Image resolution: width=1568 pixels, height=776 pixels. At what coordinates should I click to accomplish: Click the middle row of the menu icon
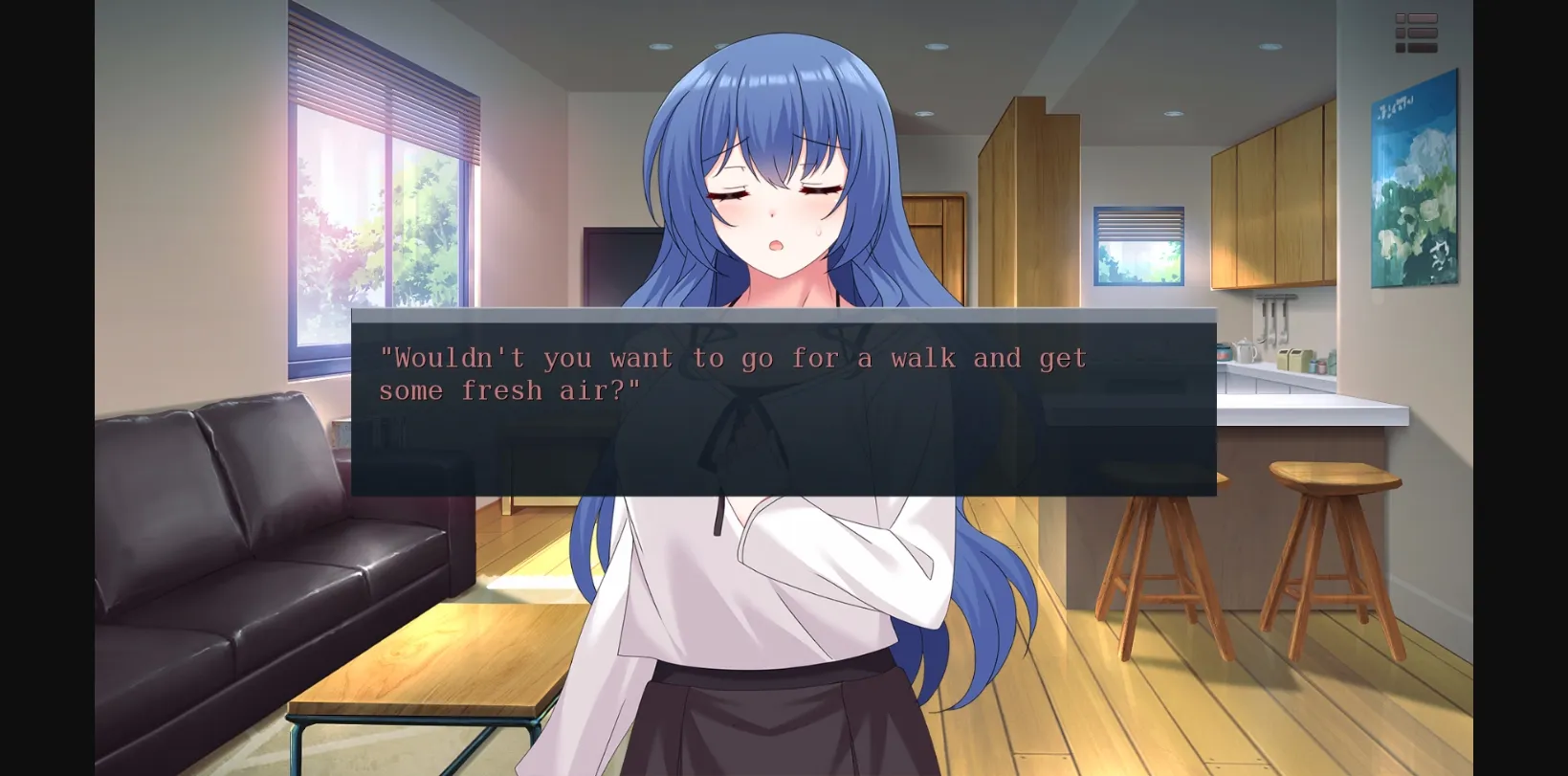pyautogui.click(x=1418, y=32)
